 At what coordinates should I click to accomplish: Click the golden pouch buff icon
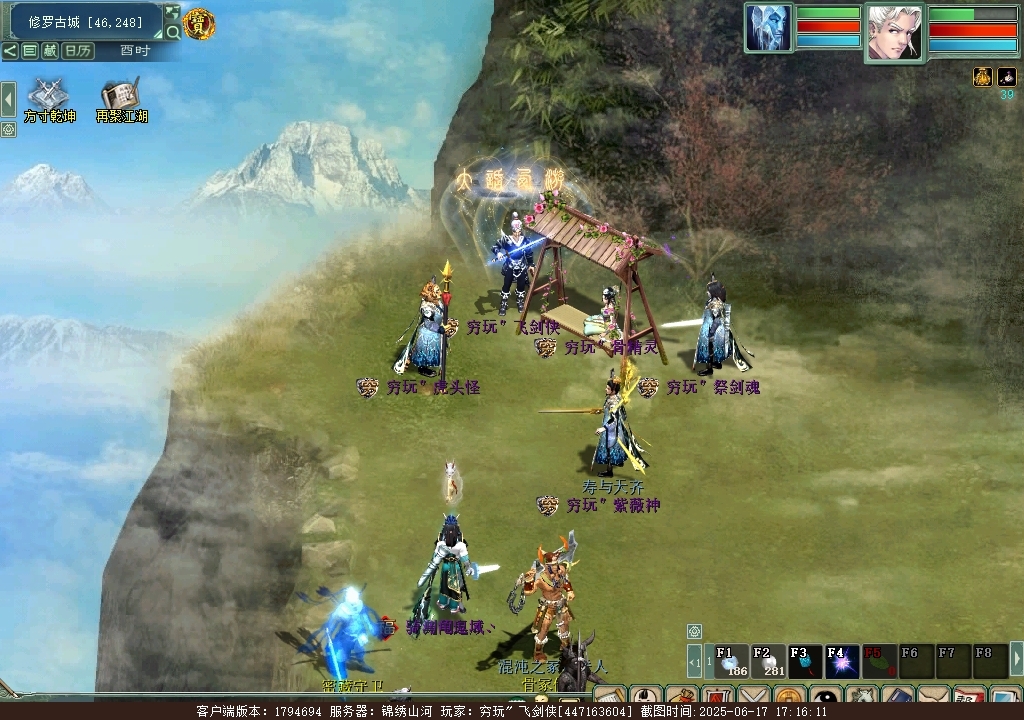[983, 77]
